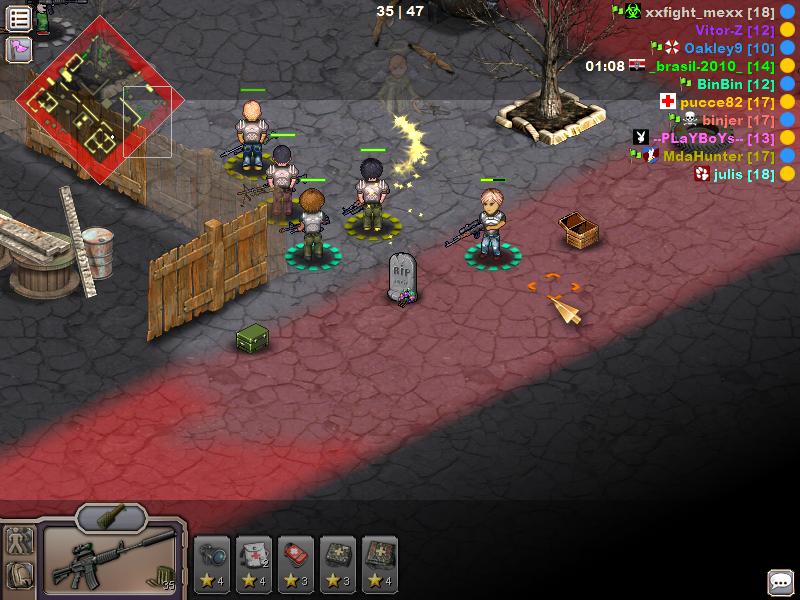Use the red medkit item
This screenshot has width=800, height=600.
(297, 562)
